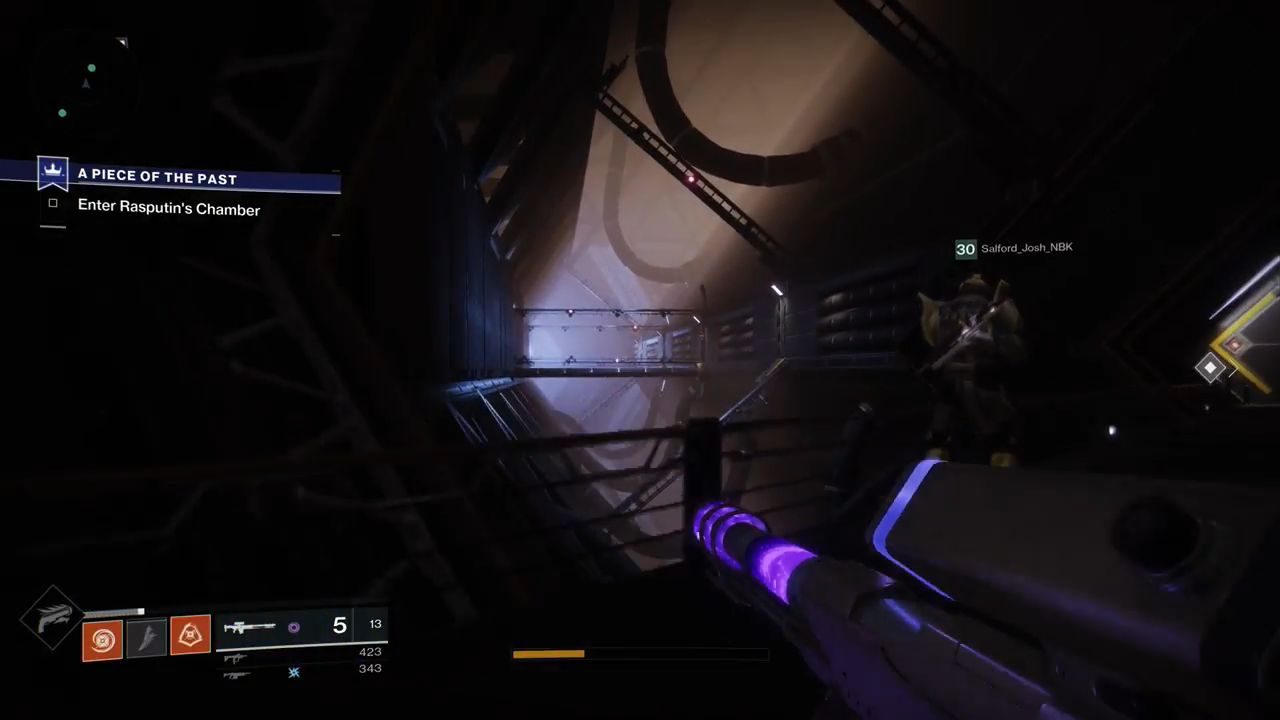Click the radar in the corner
The height and width of the screenshot is (720, 1280).
(86, 85)
